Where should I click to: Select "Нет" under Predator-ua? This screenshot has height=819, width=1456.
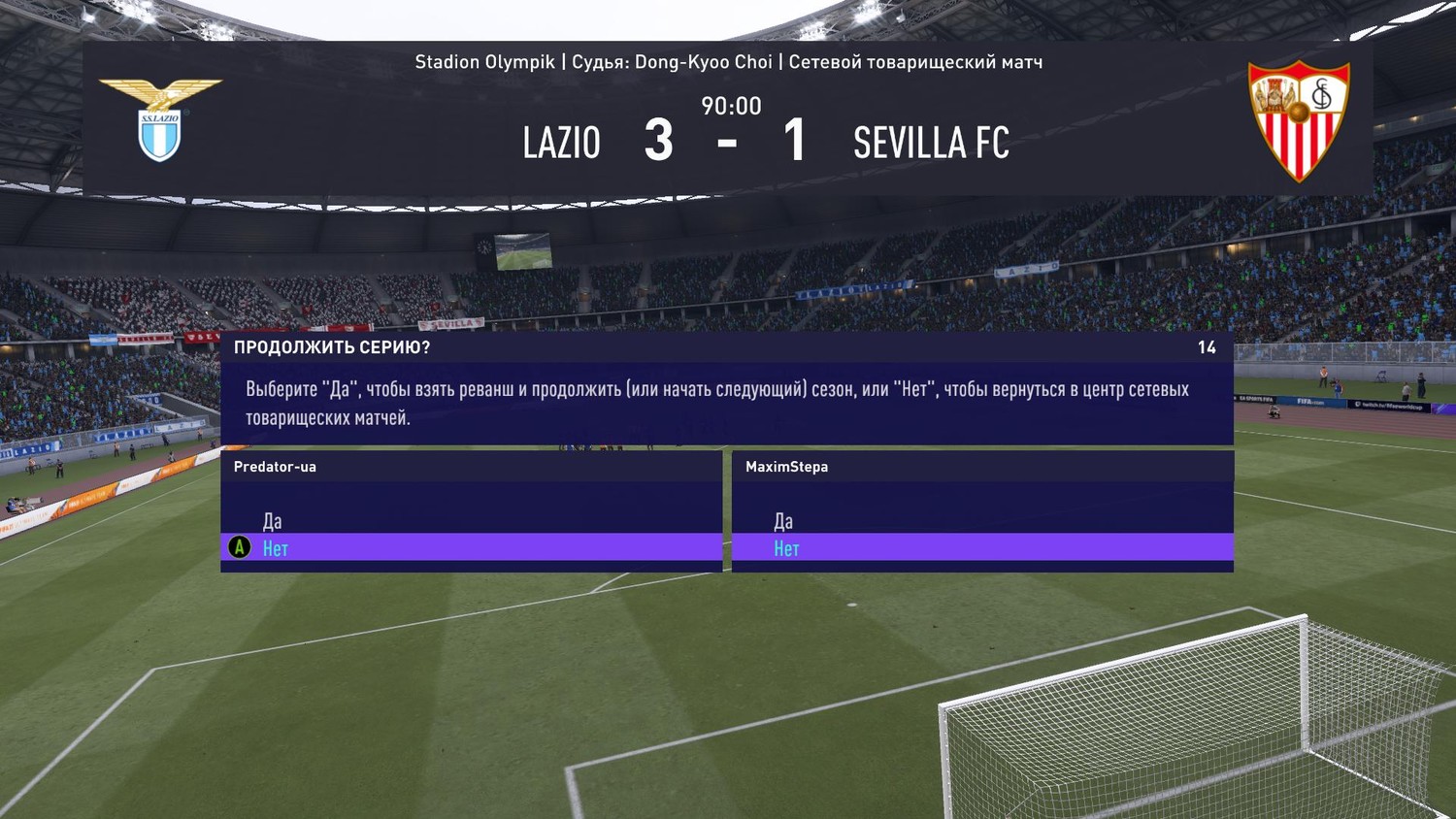tap(276, 548)
